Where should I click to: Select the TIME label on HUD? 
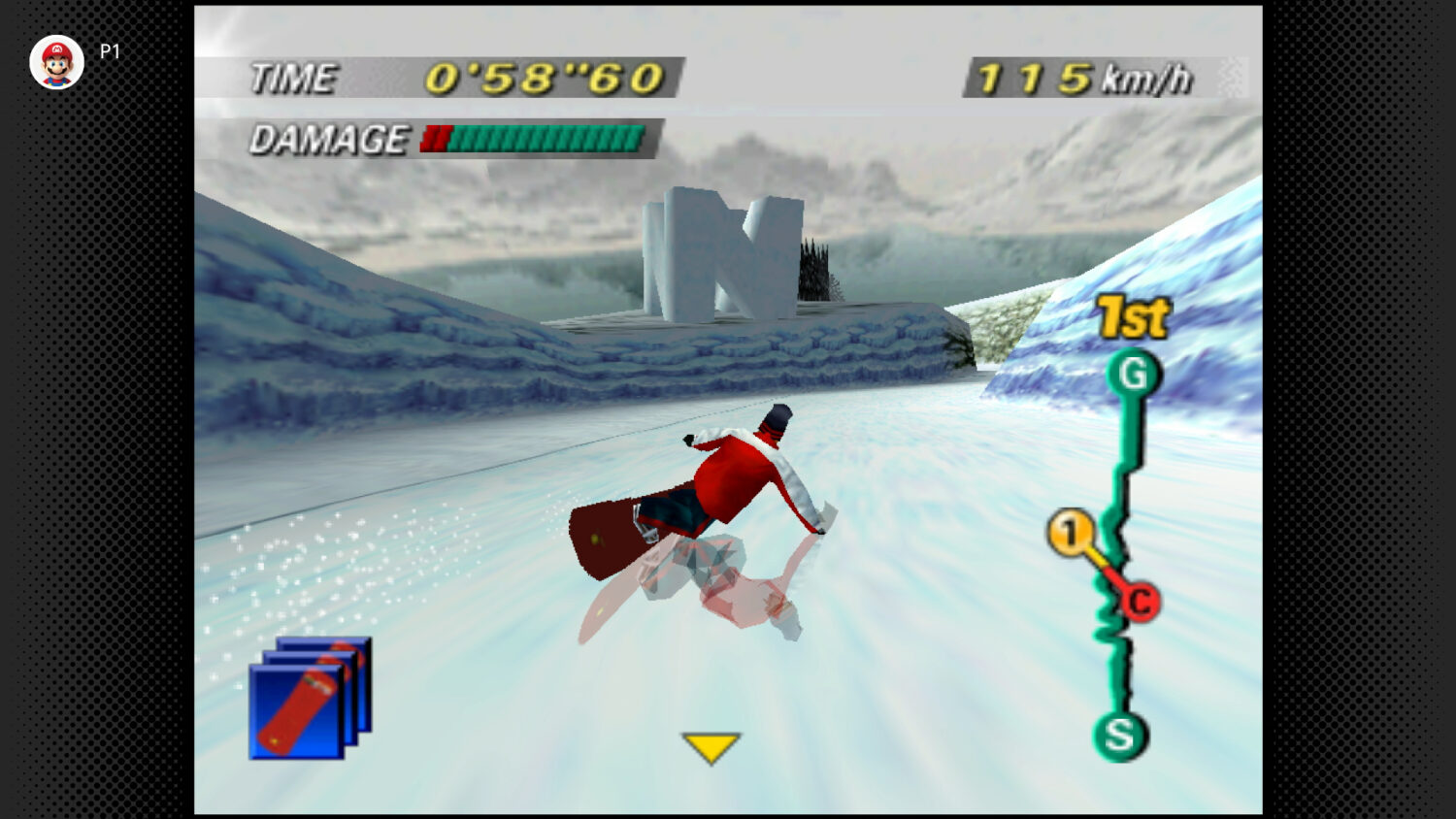coord(297,80)
